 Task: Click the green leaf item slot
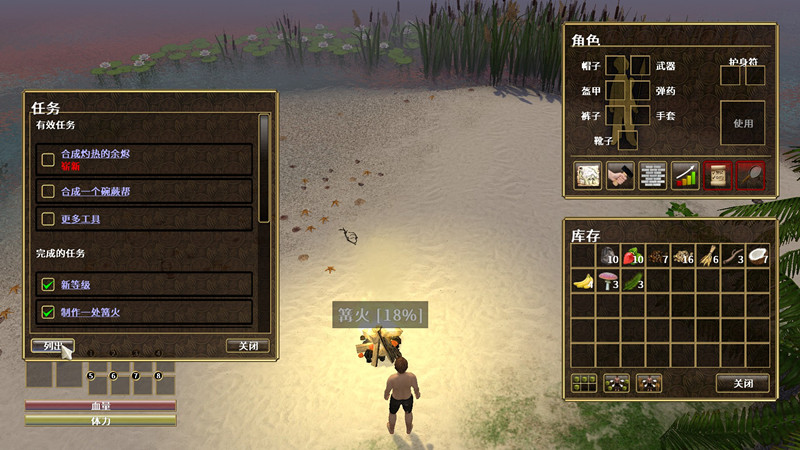tap(633, 281)
